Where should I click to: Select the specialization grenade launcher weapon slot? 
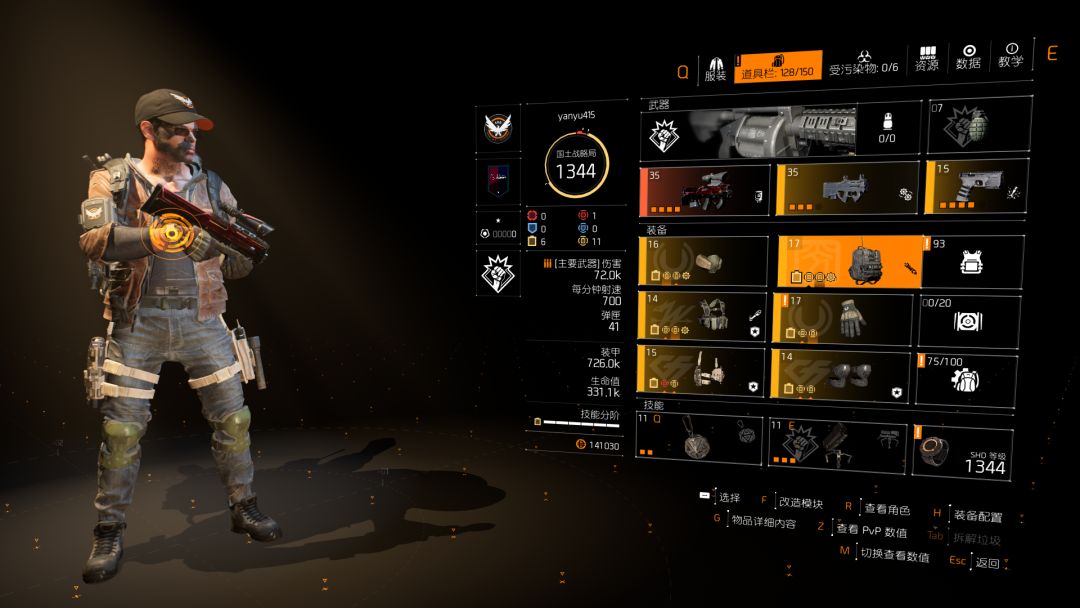coord(780,129)
